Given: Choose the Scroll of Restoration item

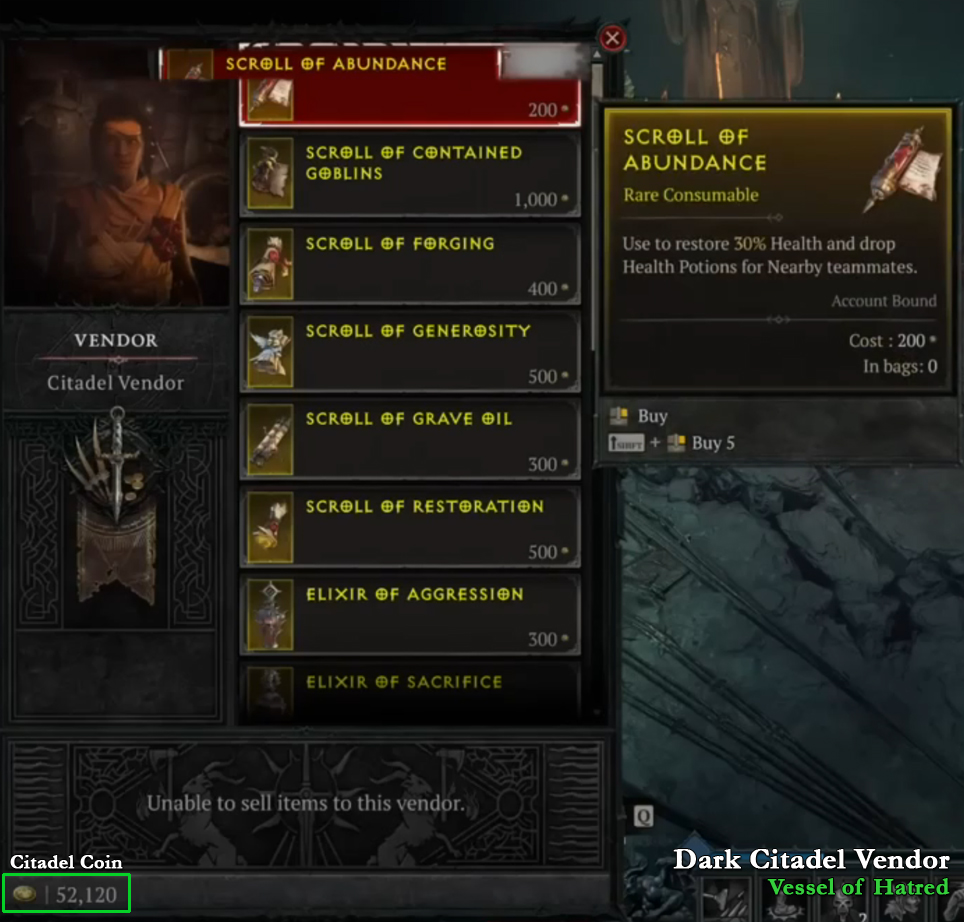Looking at the screenshot, I should (x=410, y=526).
